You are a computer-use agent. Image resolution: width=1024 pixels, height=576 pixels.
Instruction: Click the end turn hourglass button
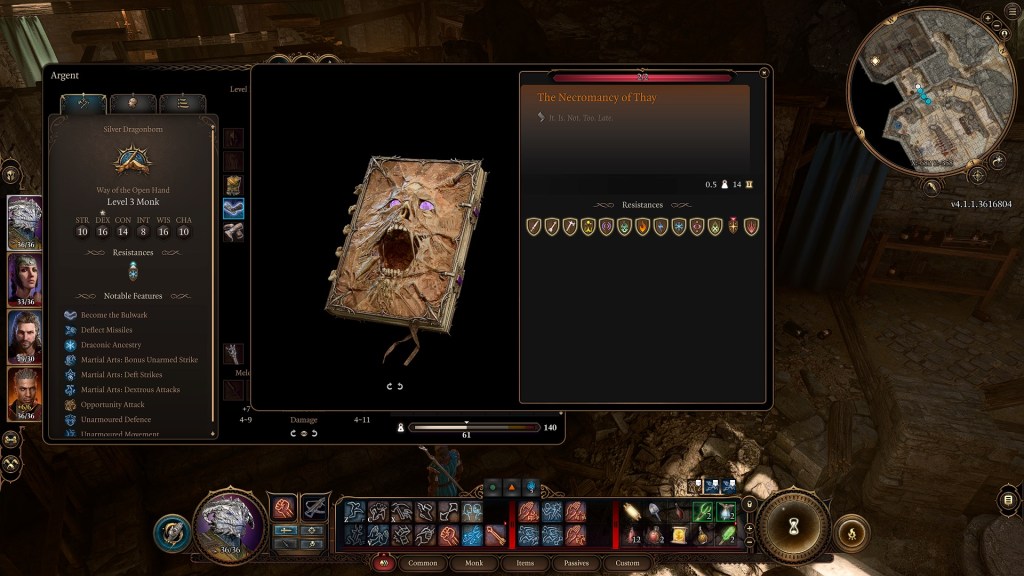coord(792,525)
